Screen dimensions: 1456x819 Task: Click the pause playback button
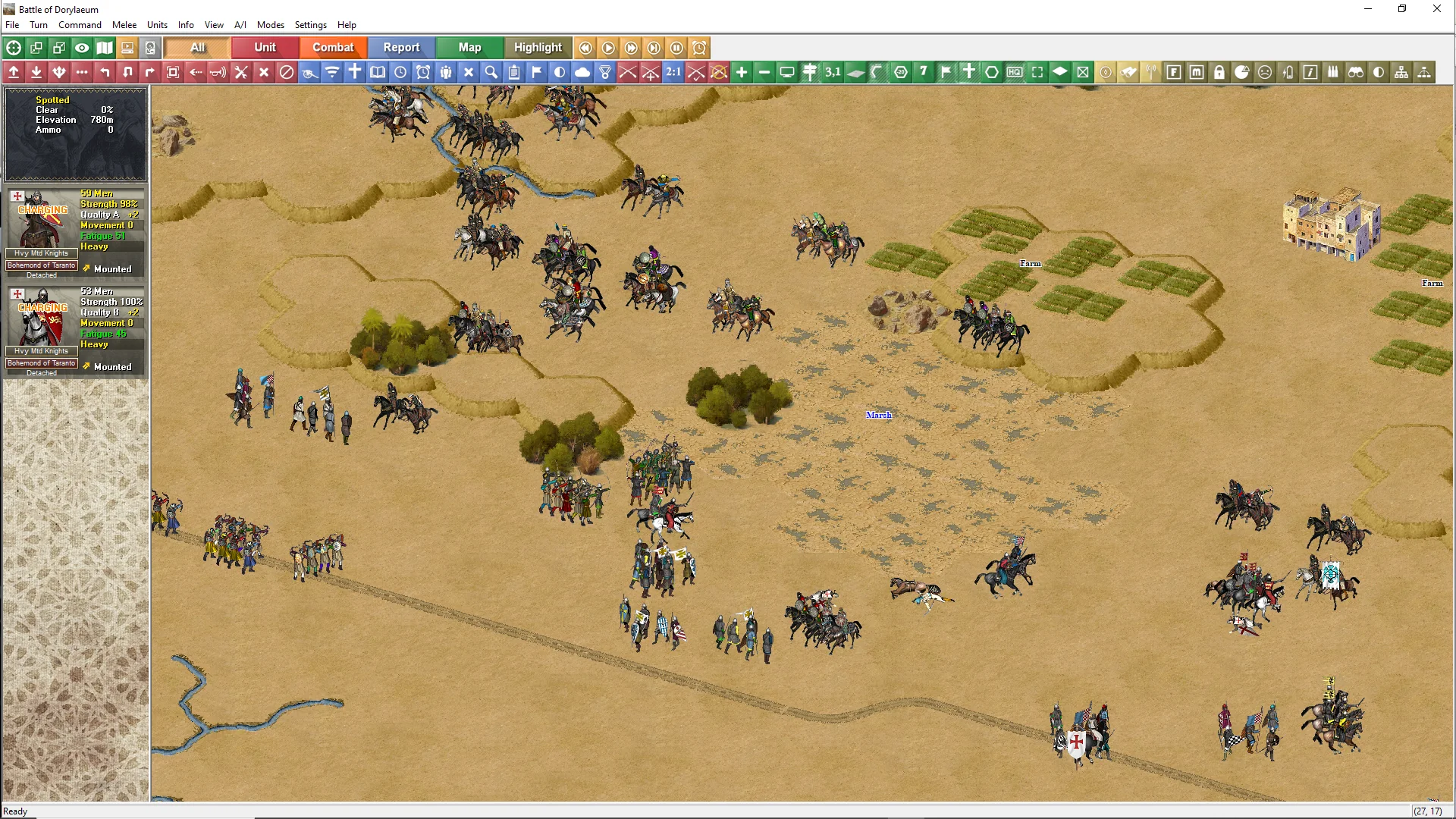[676, 48]
